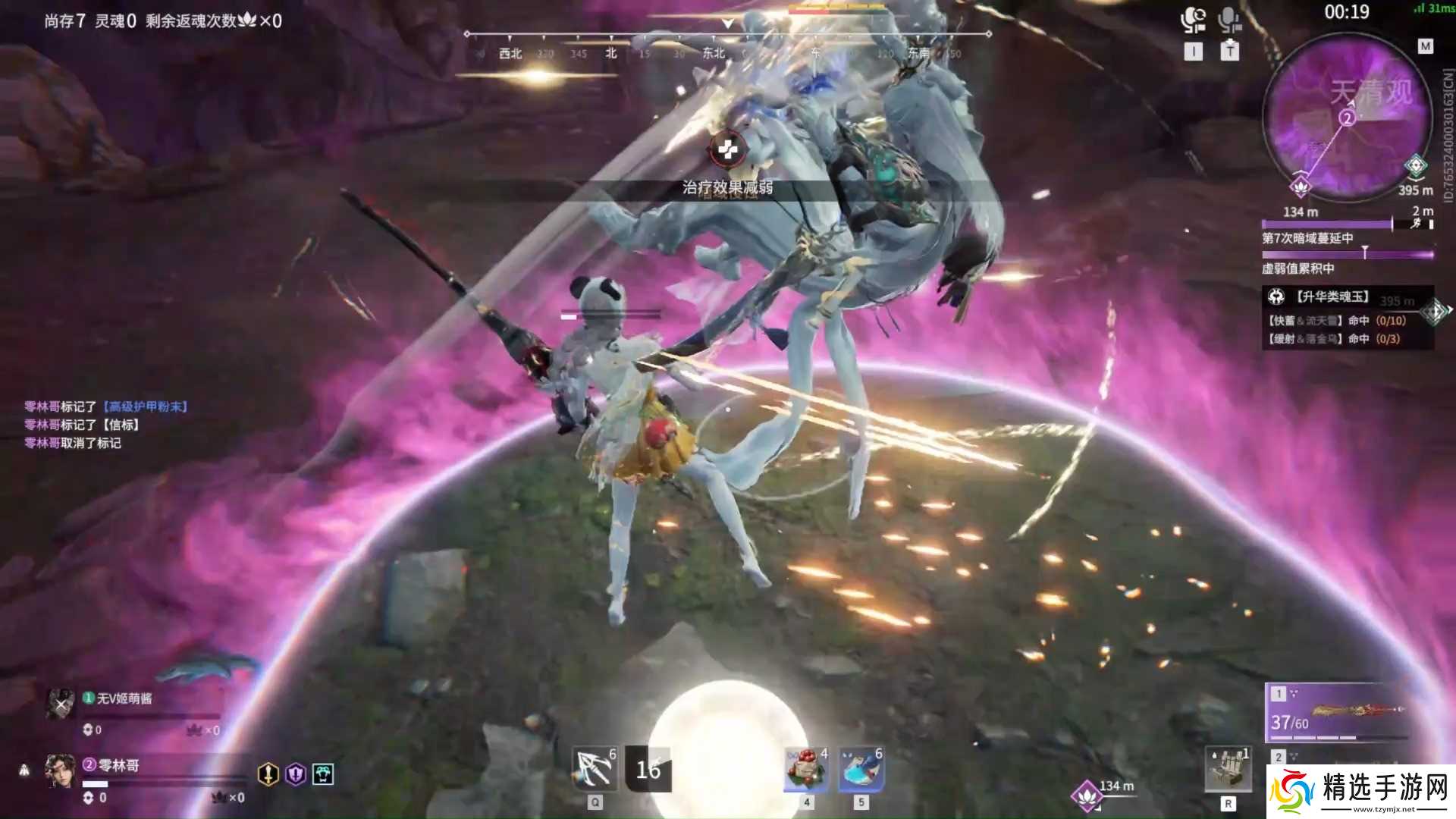Click the purple shield buff icon
Image resolution: width=1456 pixels, height=819 pixels.
pos(296,773)
